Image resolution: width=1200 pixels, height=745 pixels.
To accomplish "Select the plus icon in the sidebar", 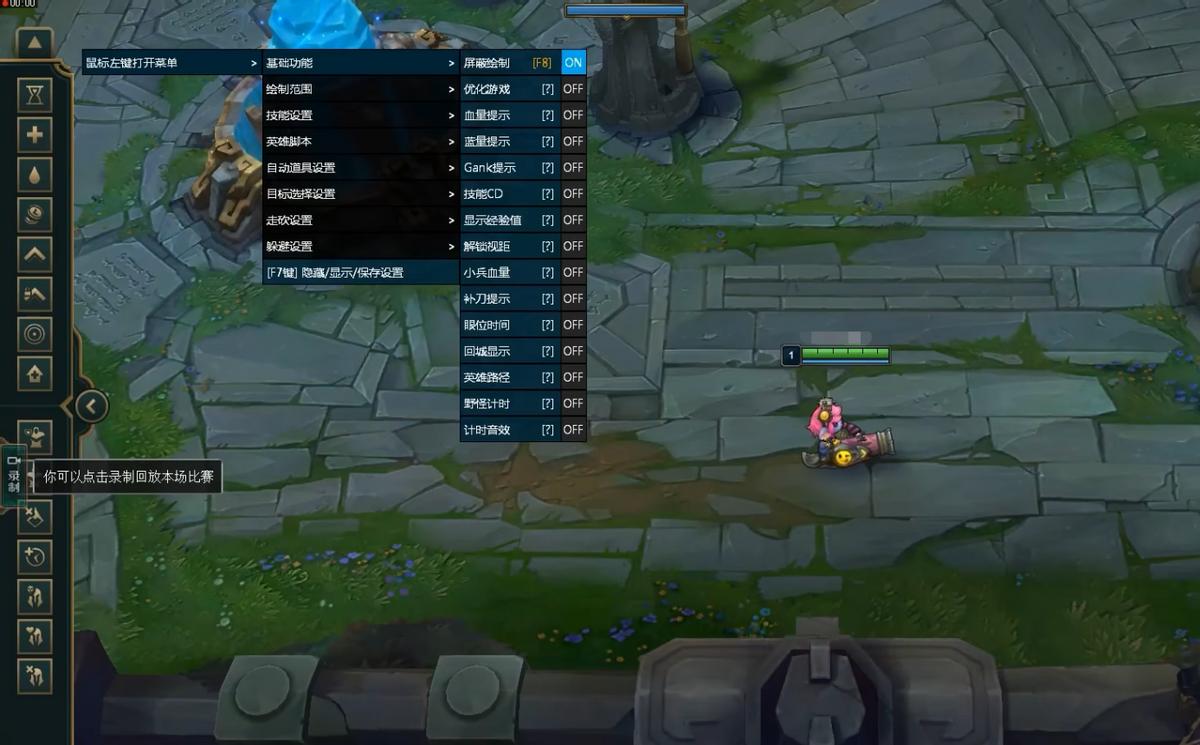I will click(x=35, y=134).
